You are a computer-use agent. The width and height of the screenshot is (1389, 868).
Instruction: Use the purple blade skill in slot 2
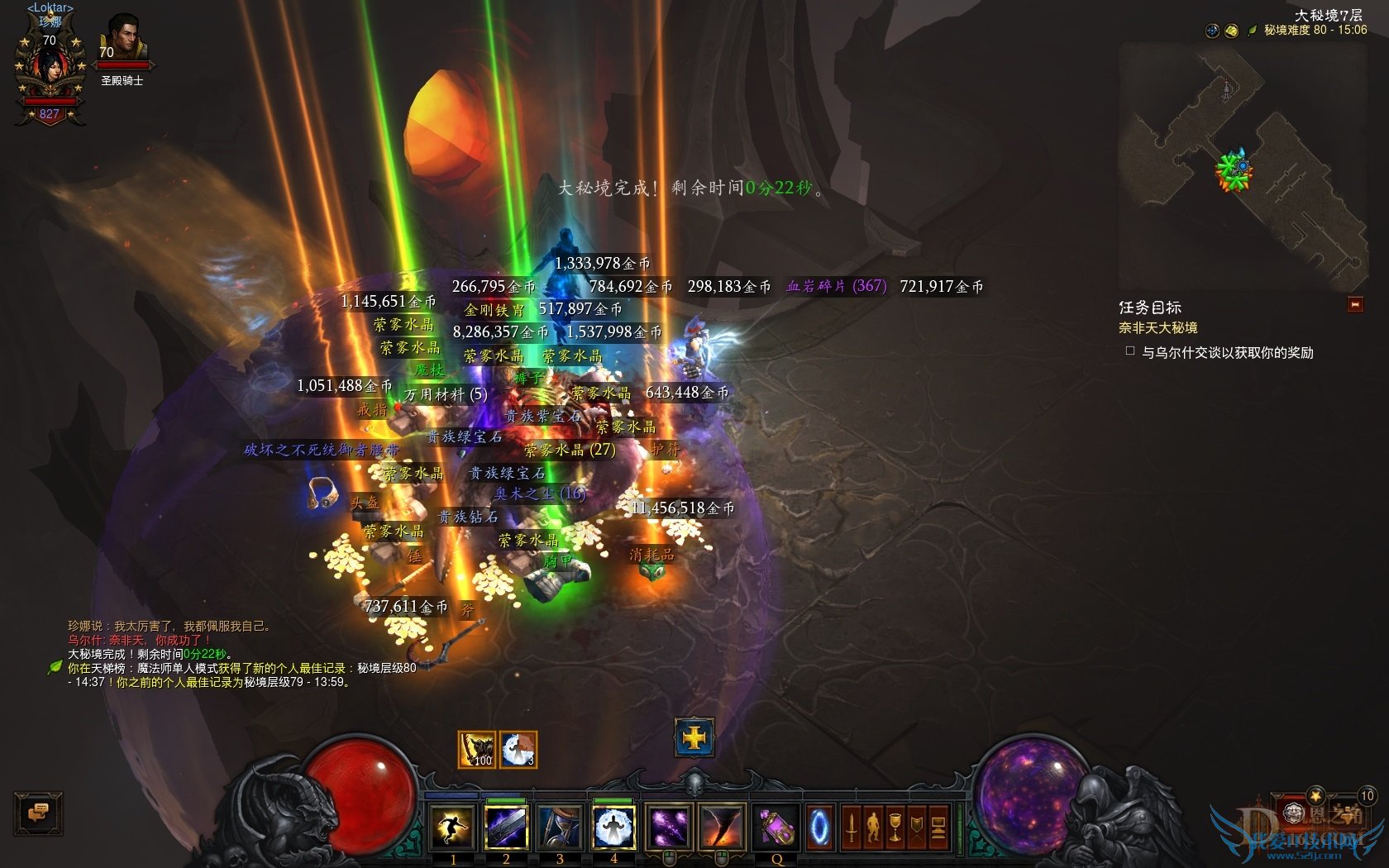click(x=506, y=827)
